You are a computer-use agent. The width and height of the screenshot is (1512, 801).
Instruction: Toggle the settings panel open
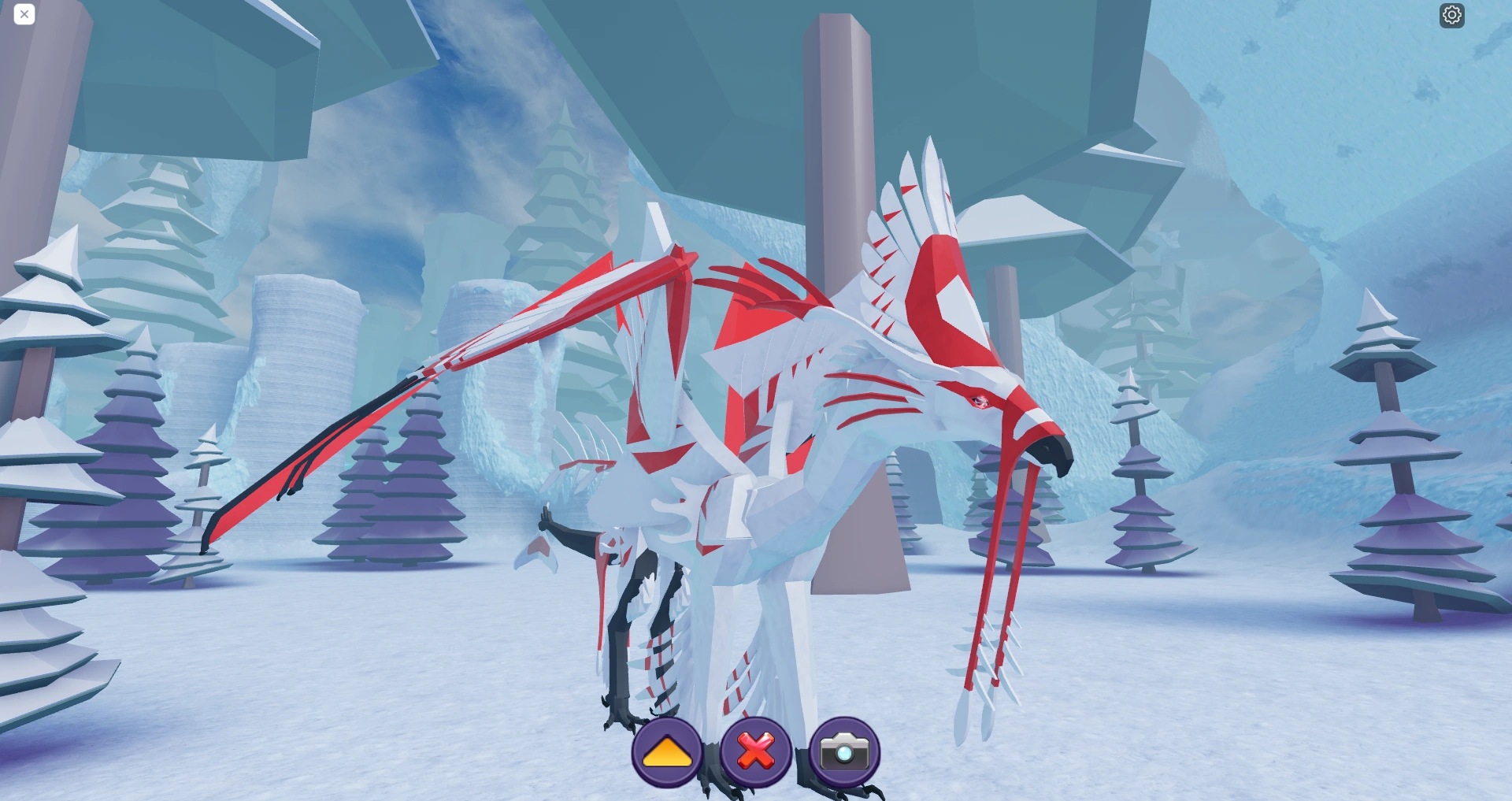tap(1453, 14)
